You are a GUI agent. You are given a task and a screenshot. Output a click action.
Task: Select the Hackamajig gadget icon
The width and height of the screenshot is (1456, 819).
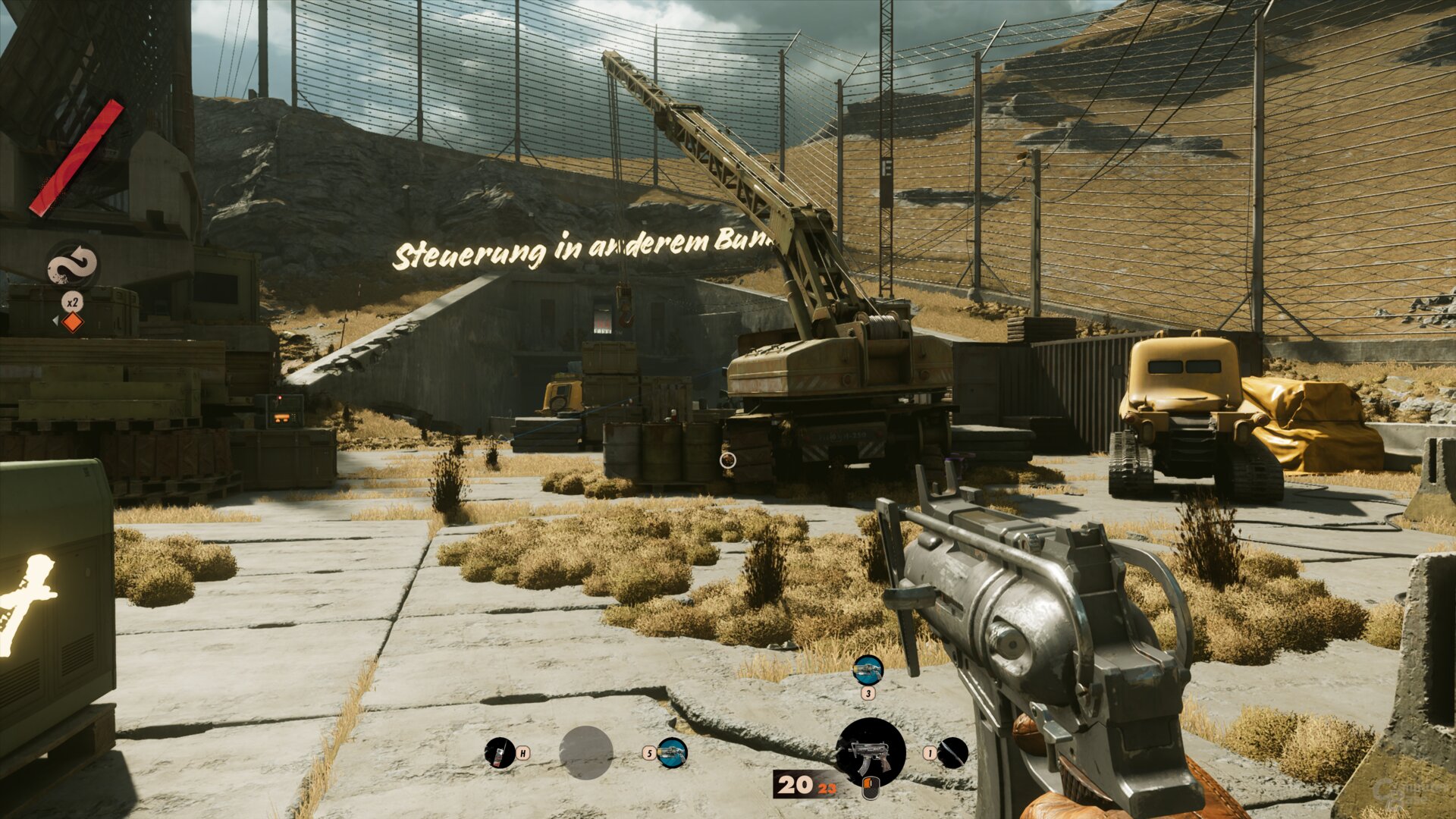[500, 752]
